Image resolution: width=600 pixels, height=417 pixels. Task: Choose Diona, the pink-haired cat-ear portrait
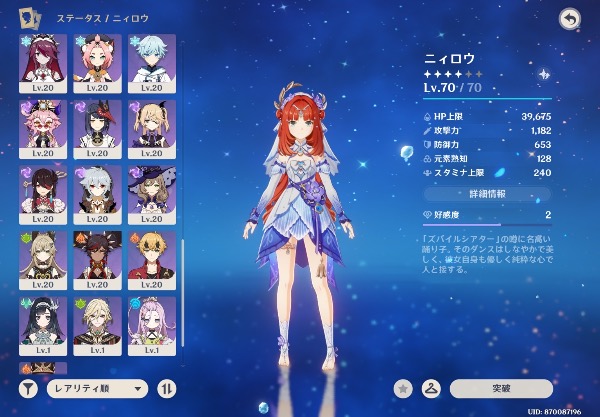[x=98, y=62]
